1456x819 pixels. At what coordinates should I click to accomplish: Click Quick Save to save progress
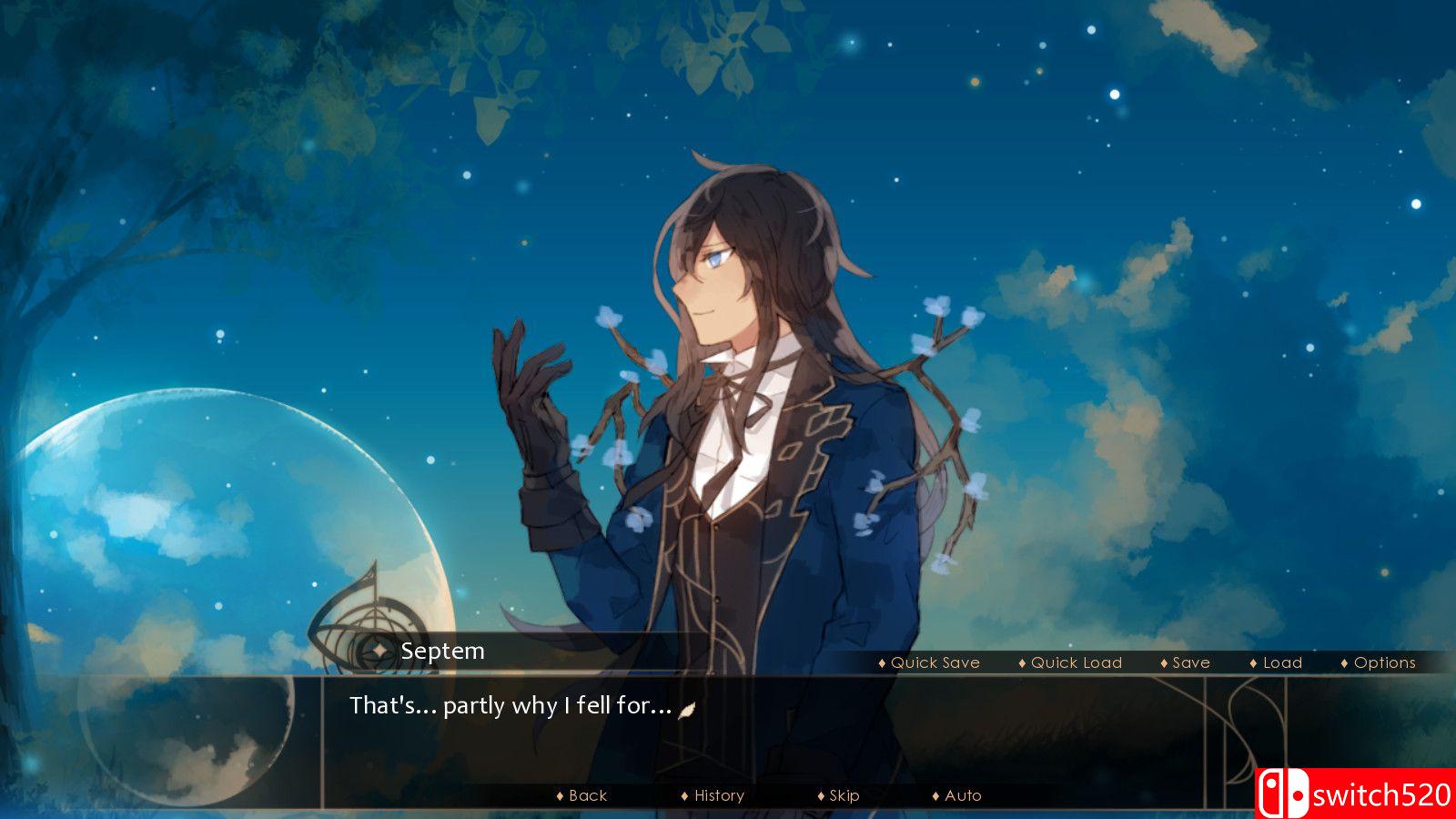coord(933,662)
